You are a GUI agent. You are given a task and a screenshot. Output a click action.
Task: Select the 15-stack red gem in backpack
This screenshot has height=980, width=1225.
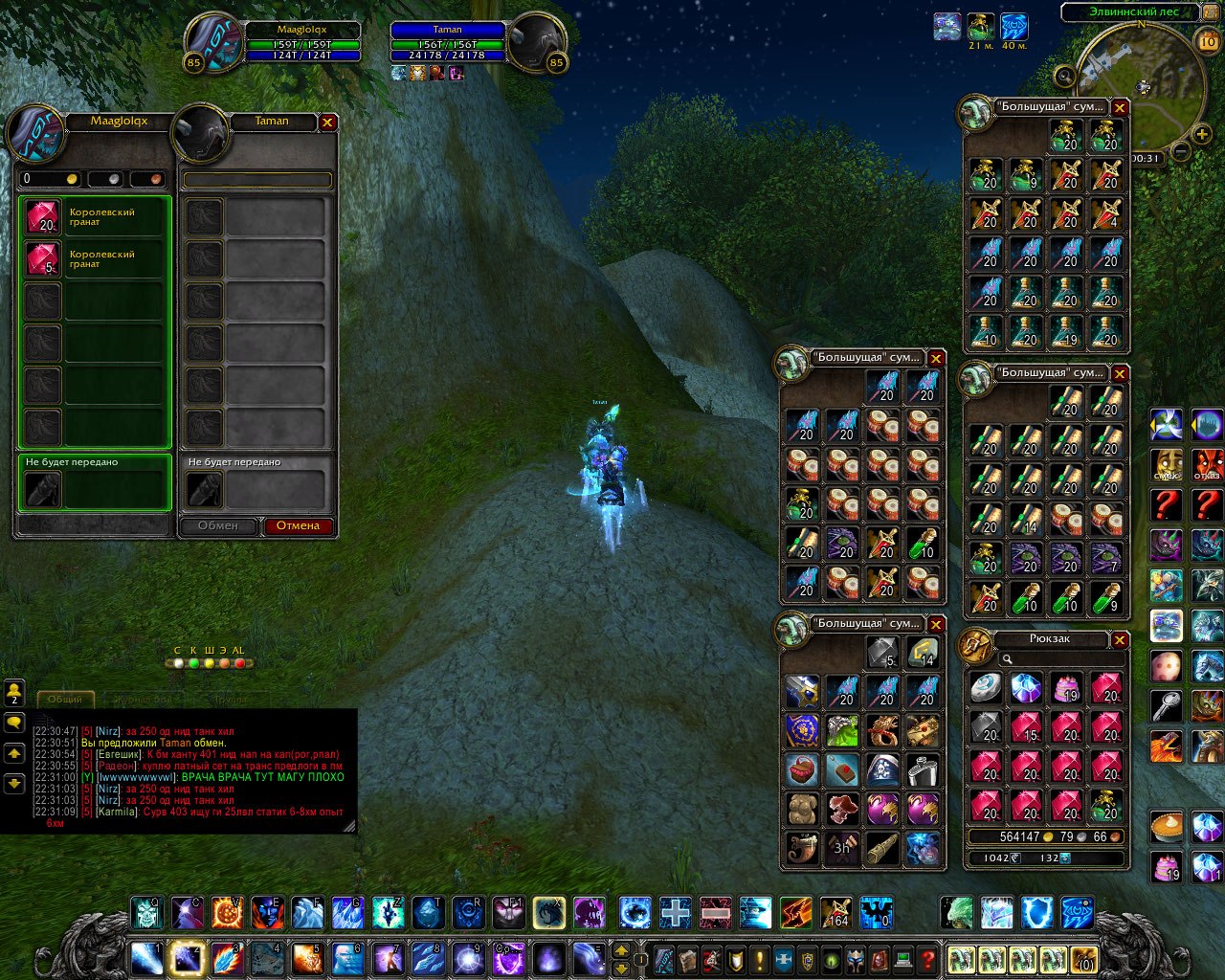[1026, 727]
